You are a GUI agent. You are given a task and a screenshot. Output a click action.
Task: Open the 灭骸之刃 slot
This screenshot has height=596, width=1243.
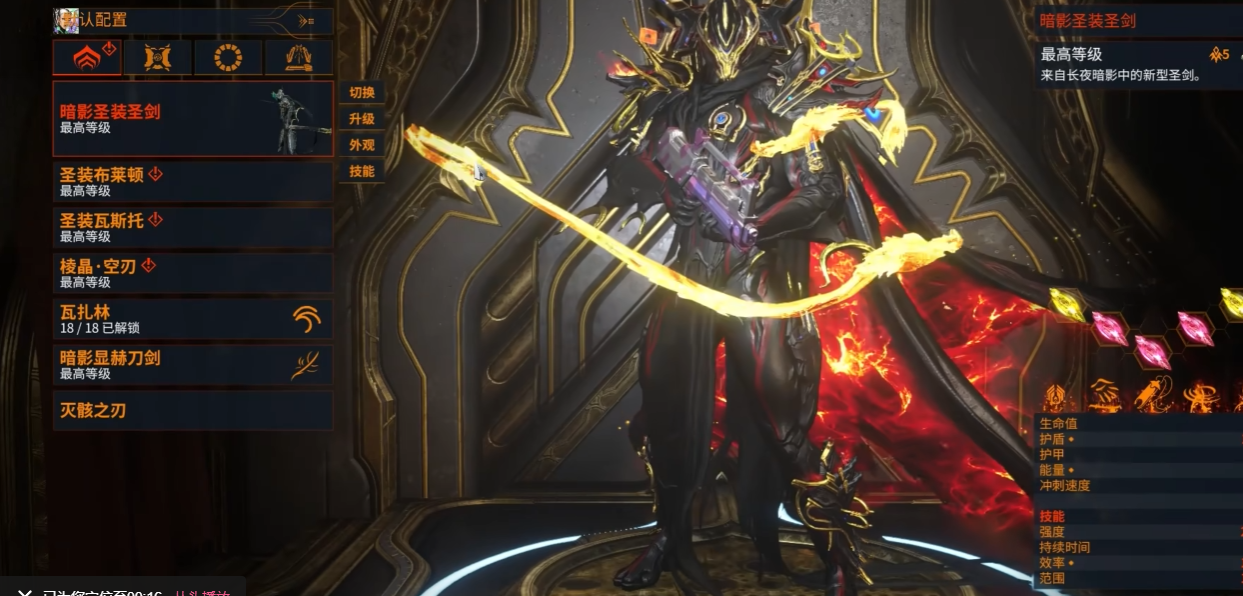click(192, 410)
